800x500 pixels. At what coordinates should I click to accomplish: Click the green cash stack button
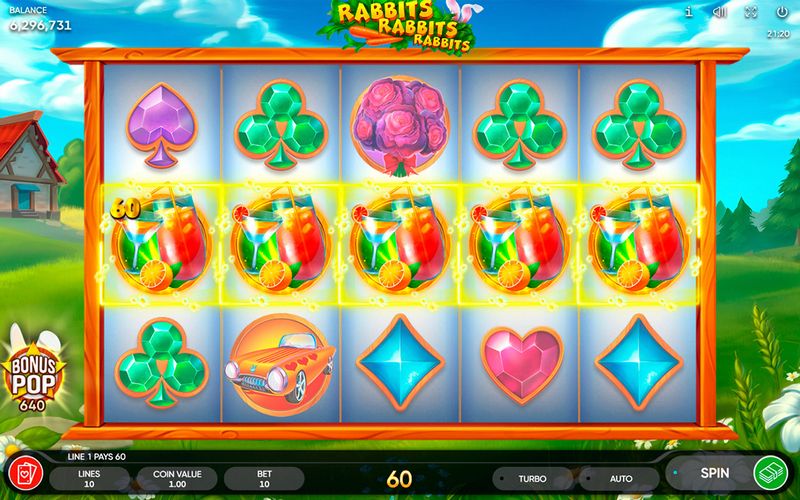click(x=772, y=472)
